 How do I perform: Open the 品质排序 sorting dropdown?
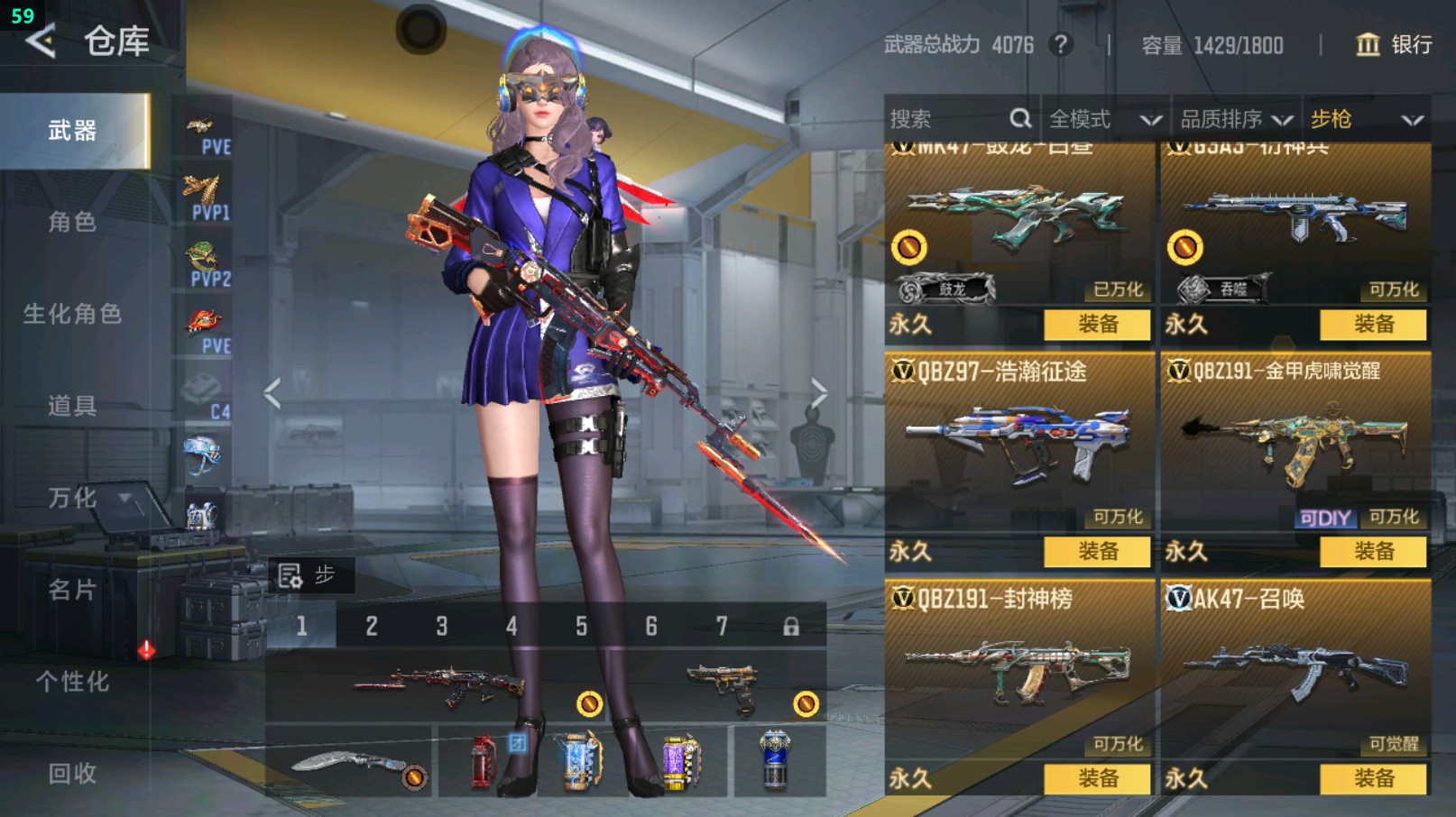pyautogui.click(x=1236, y=119)
